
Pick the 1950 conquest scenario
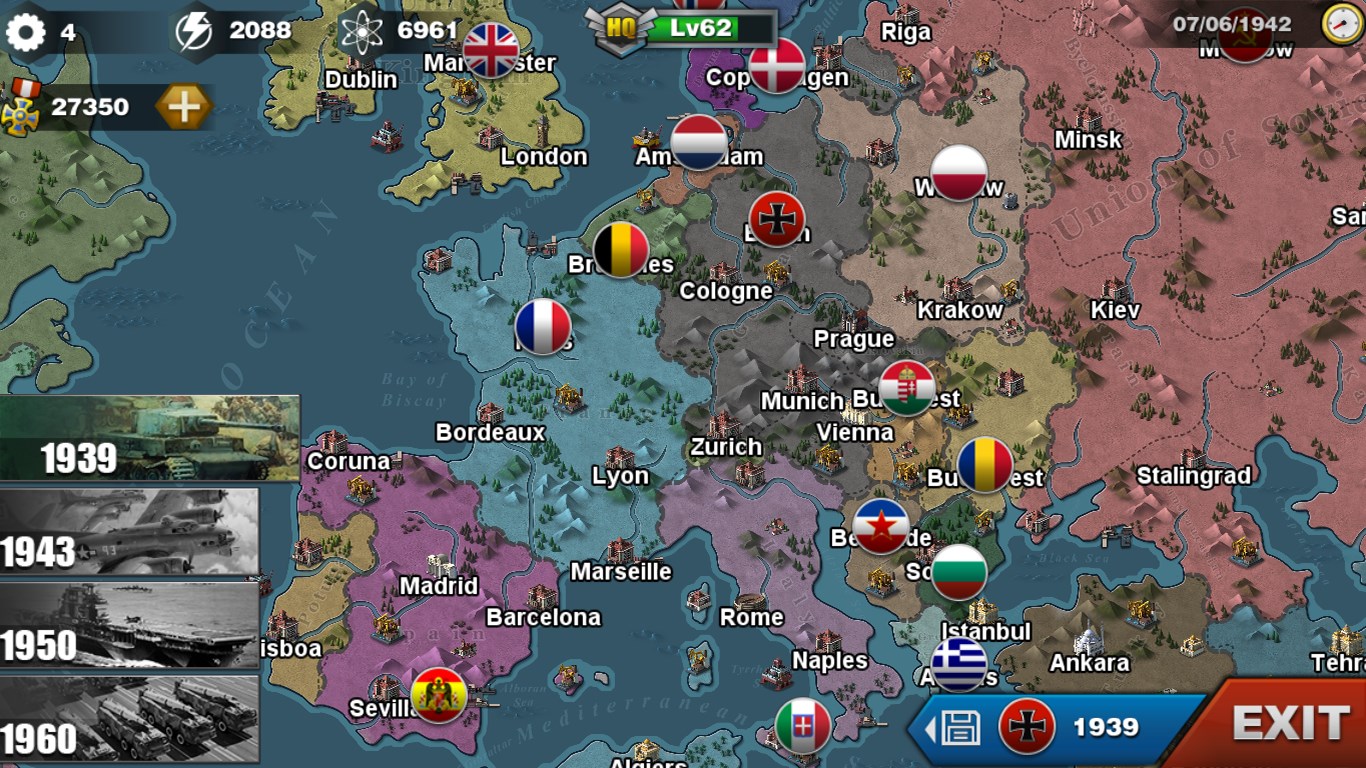[129, 626]
